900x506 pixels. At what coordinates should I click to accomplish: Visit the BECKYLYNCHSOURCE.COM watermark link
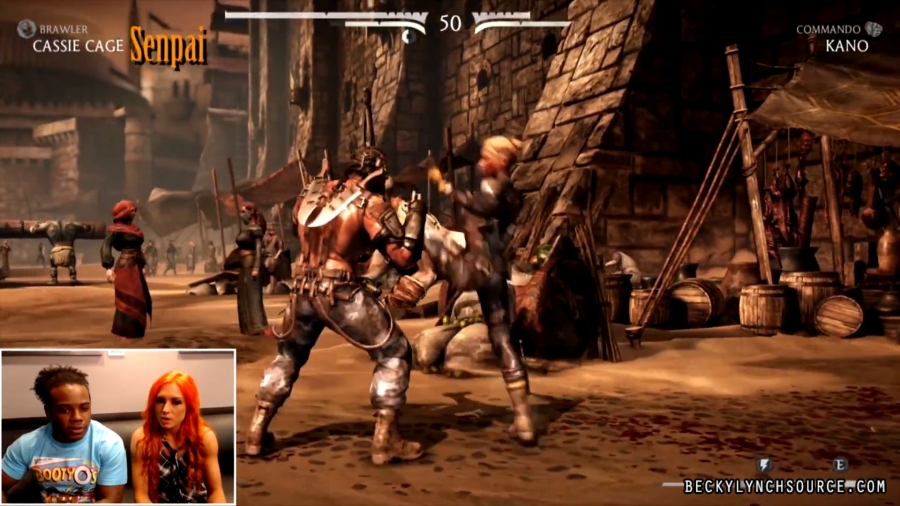pos(785,486)
